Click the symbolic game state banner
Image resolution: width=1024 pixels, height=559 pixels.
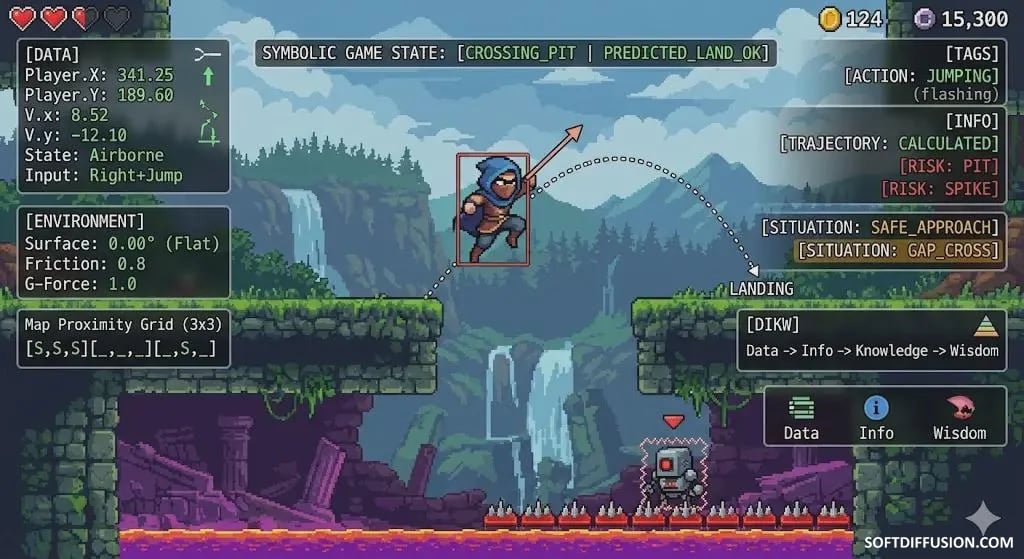(517, 52)
